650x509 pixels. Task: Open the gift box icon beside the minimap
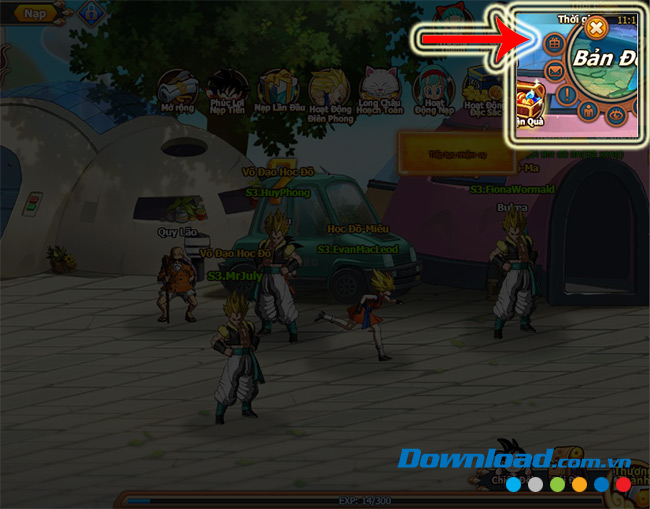pos(553,45)
